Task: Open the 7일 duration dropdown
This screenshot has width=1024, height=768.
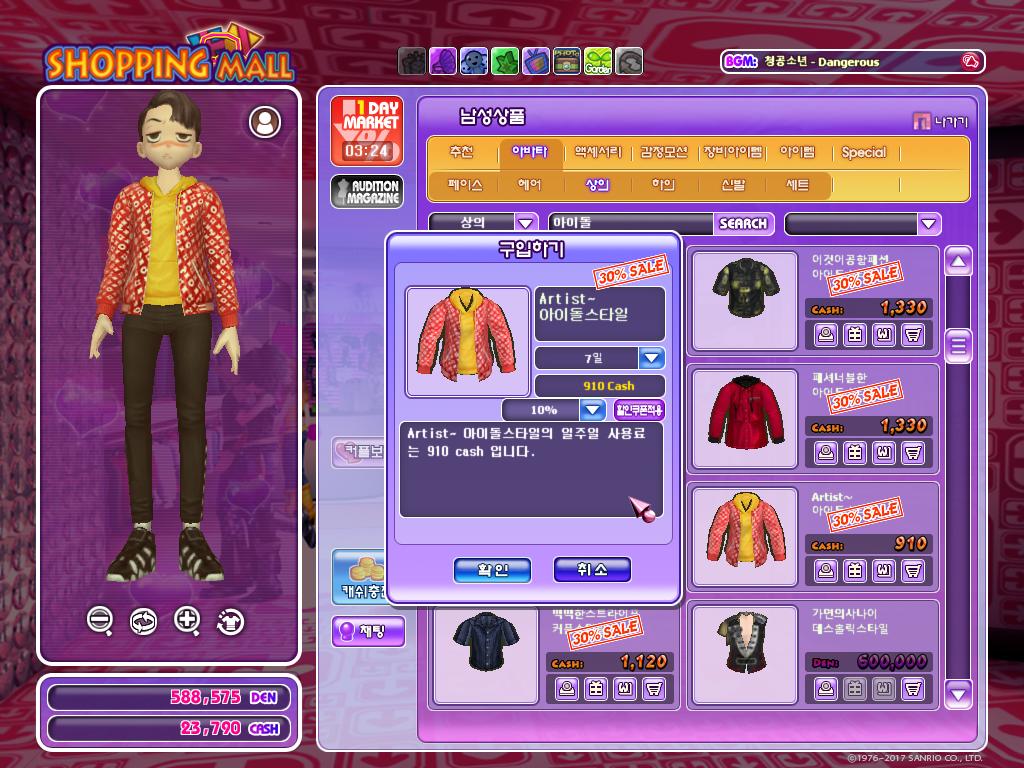Action: coord(651,358)
